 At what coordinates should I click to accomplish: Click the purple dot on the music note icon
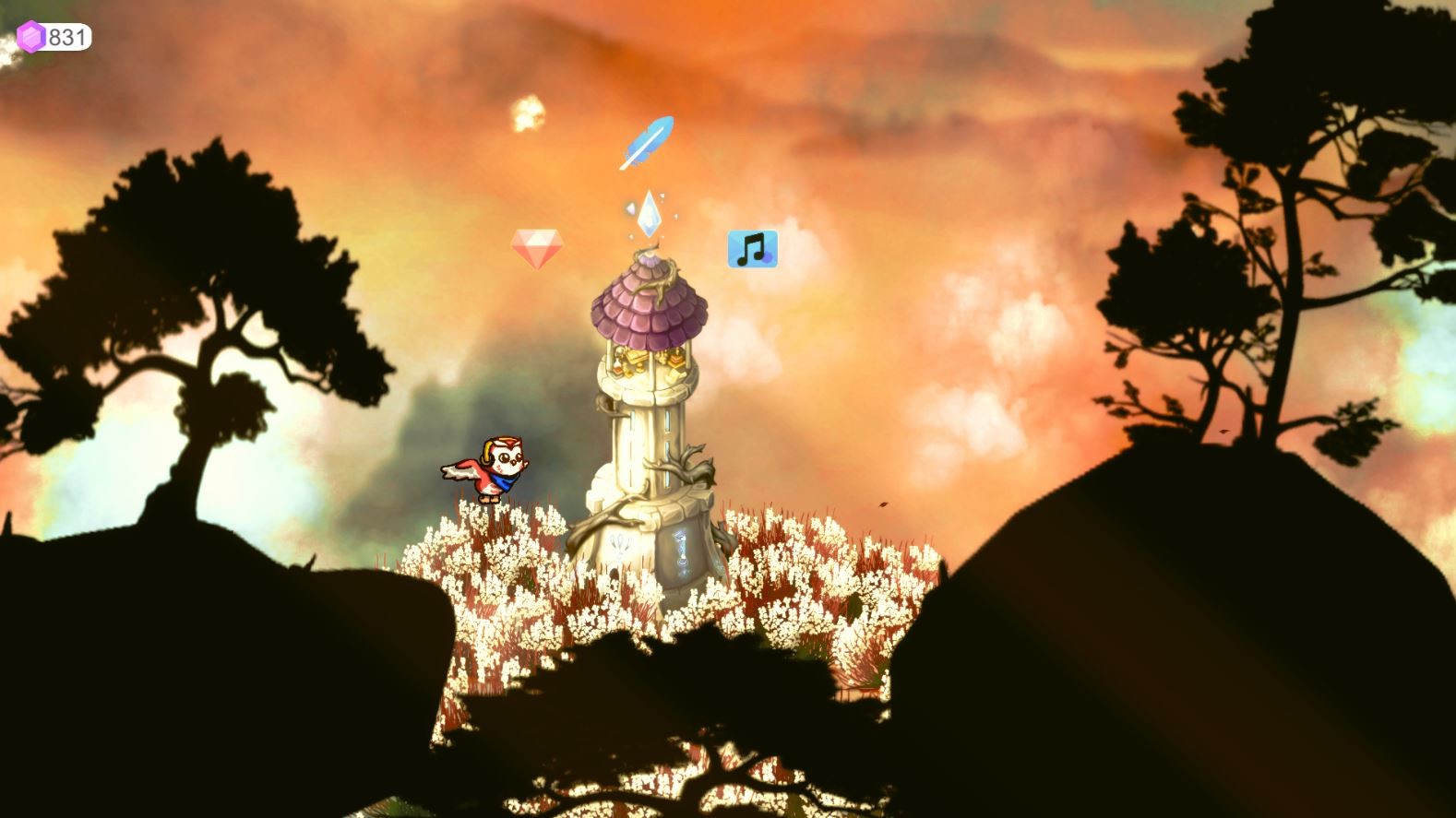pyautogui.click(x=767, y=257)
